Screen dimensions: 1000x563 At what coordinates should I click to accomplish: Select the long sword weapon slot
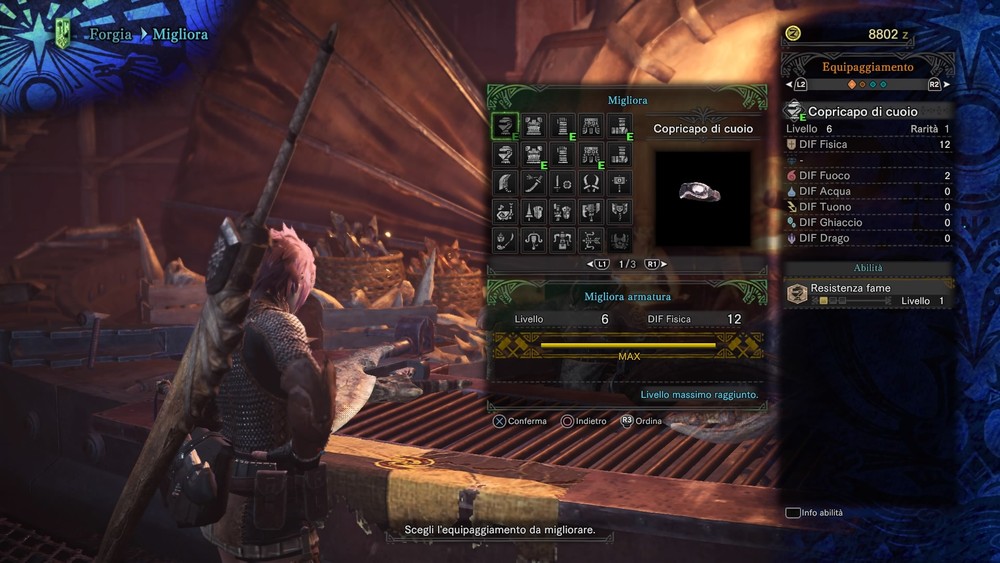pos(533,184)
